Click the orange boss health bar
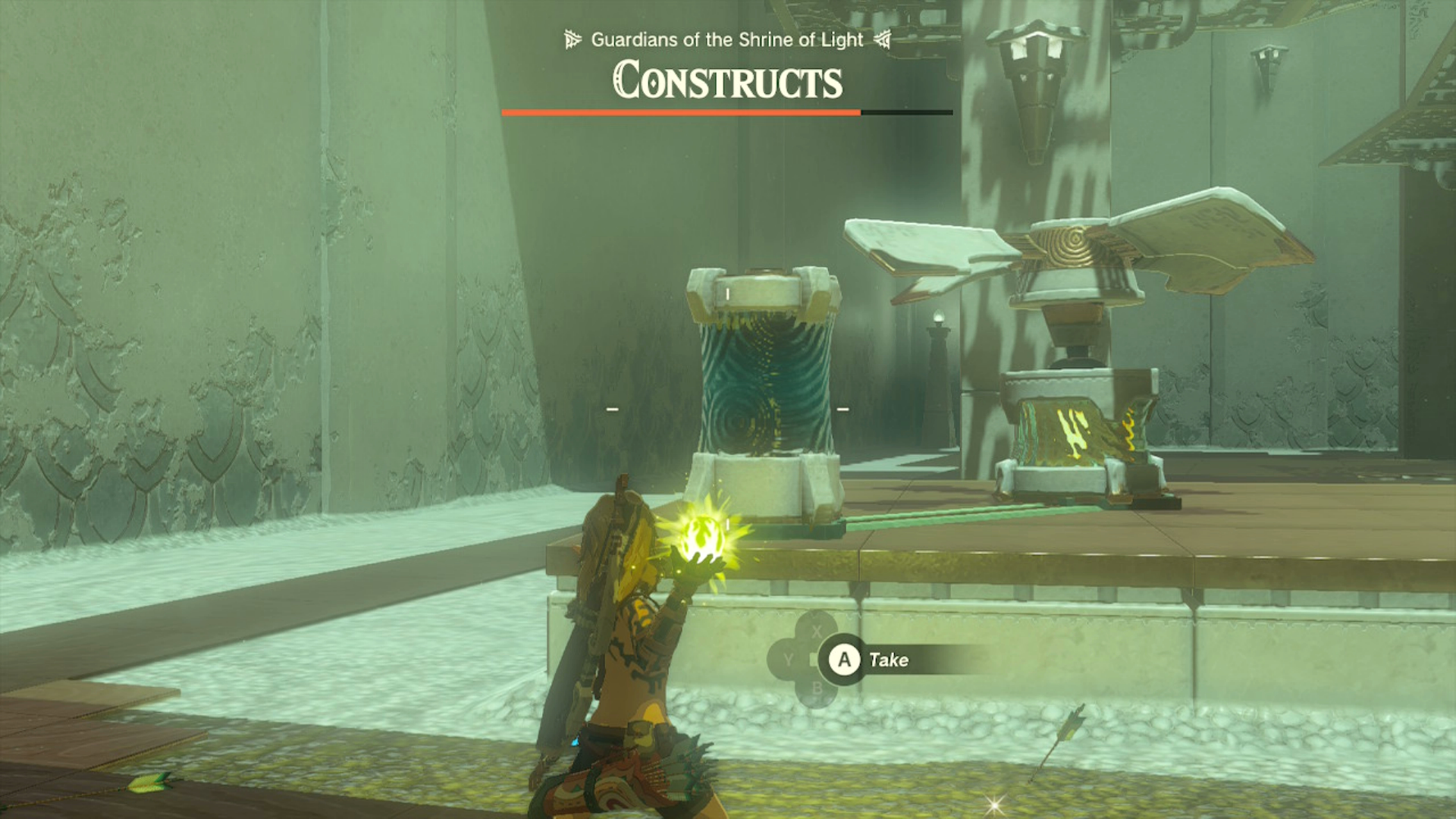Screen dimensions: 1456x819 click(x=681, y=112)
